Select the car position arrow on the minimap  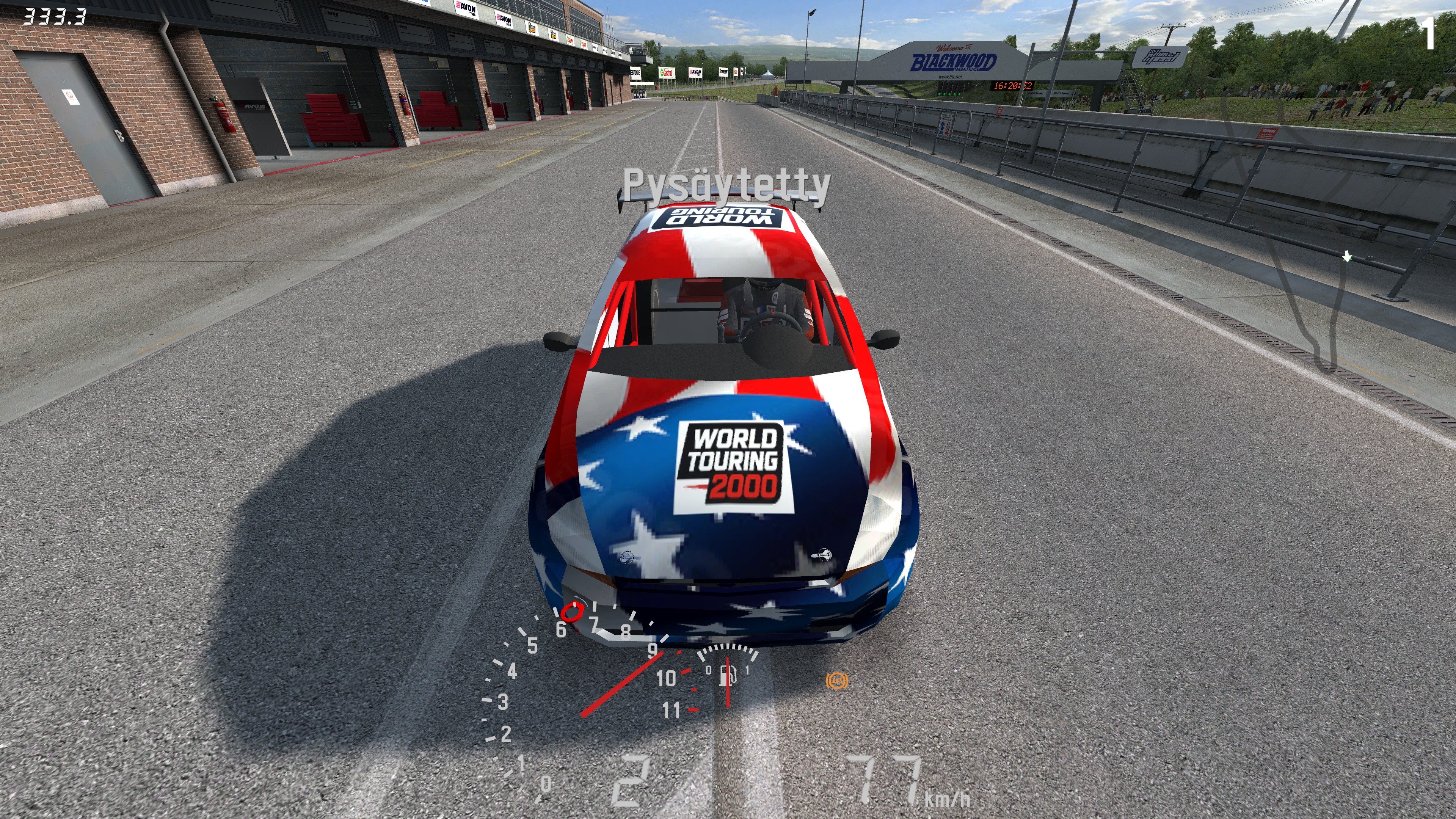1347,257
